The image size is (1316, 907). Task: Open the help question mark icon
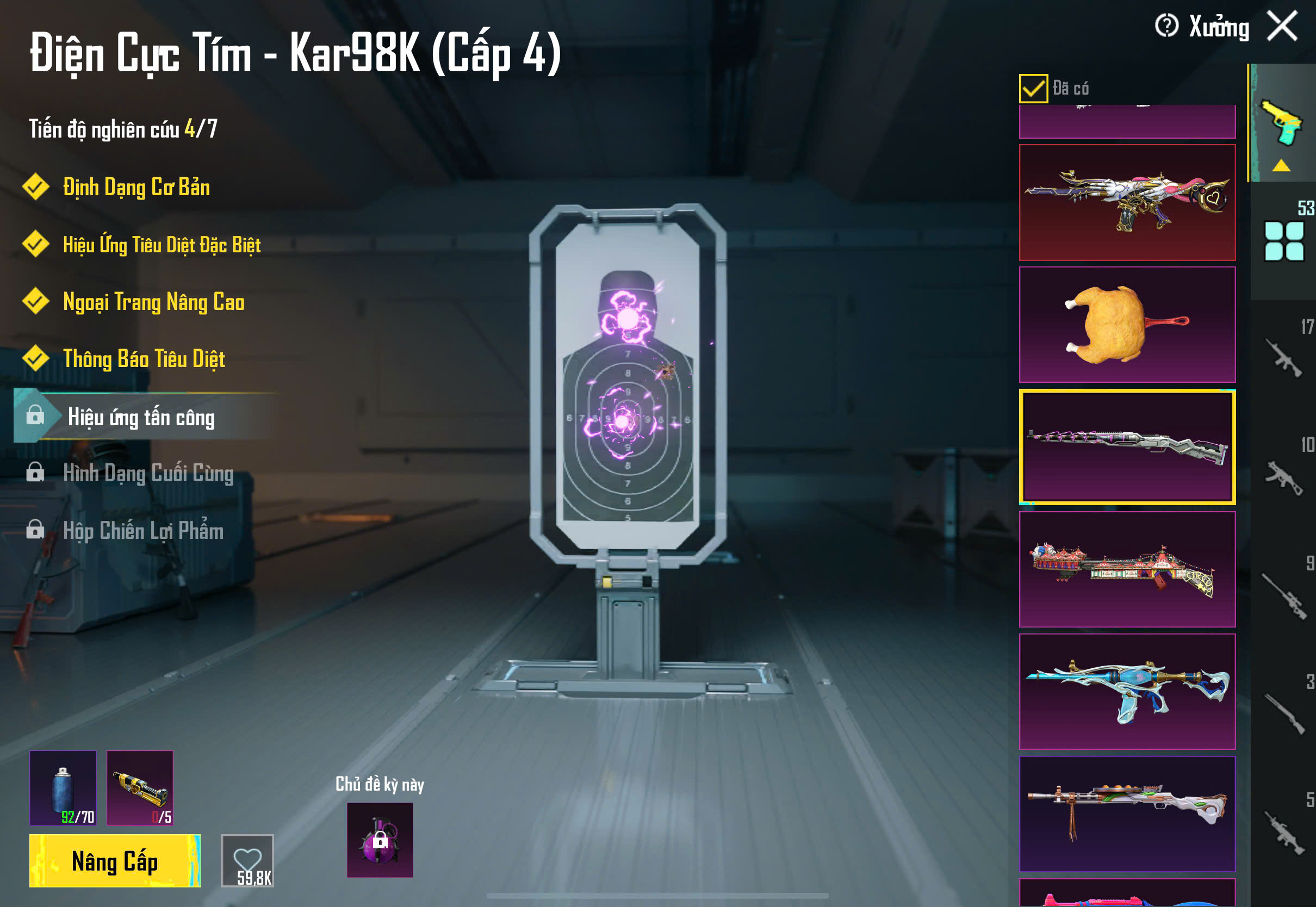coord(1166,26)
